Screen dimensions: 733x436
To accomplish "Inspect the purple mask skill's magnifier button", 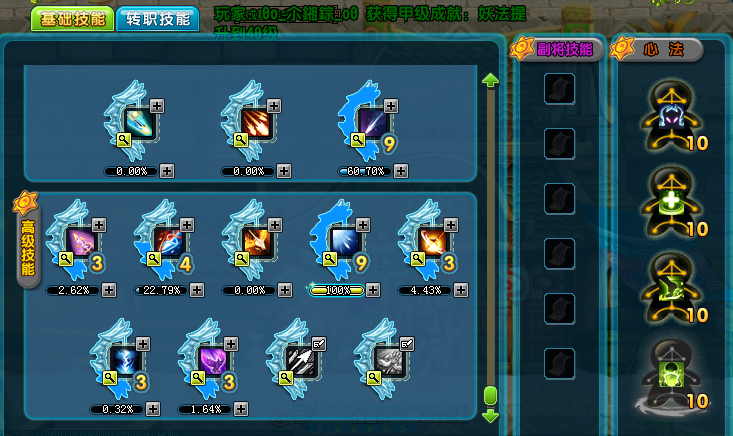I will [x=198, y=377].
